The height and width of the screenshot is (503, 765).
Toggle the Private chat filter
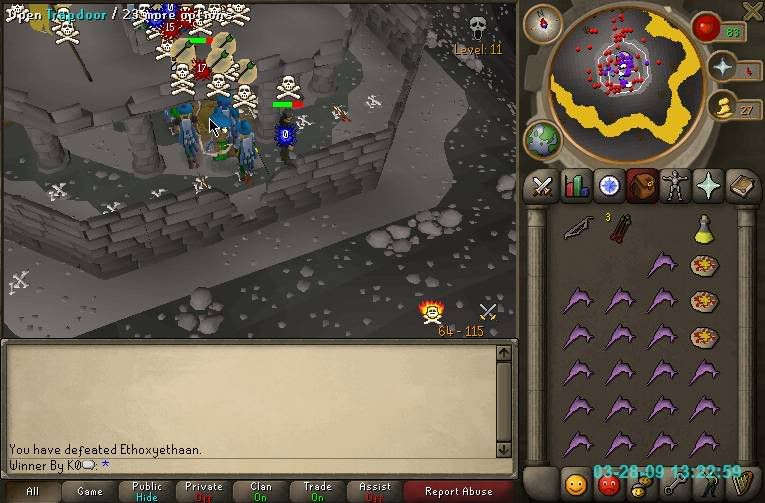[204, 491]
